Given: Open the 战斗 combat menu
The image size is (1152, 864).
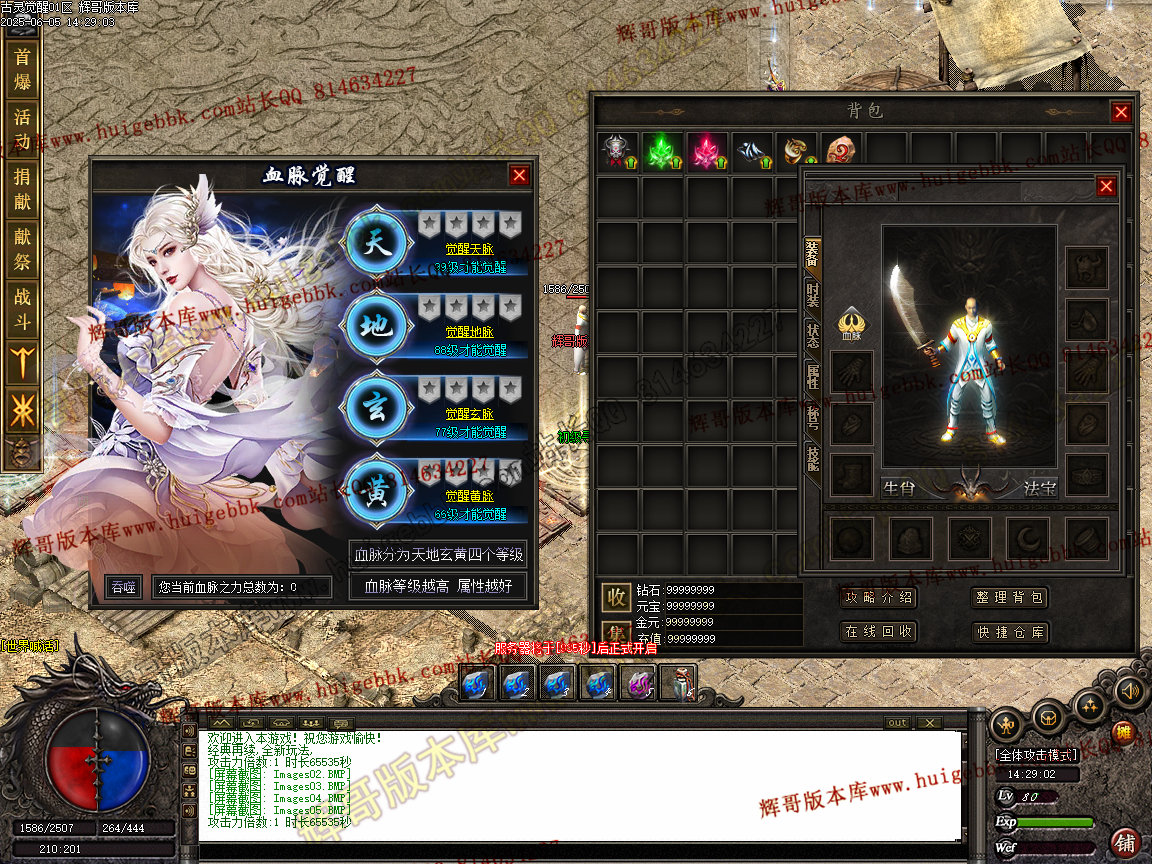Looking at the screenshot, I should [x=22, y=308].
